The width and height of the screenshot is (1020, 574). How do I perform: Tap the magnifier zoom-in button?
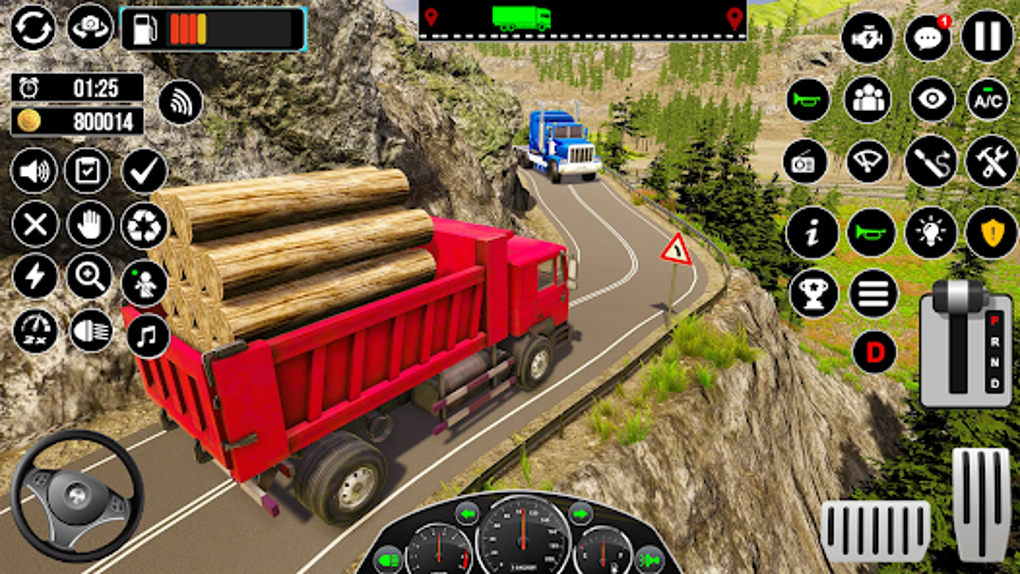point(89,277)
